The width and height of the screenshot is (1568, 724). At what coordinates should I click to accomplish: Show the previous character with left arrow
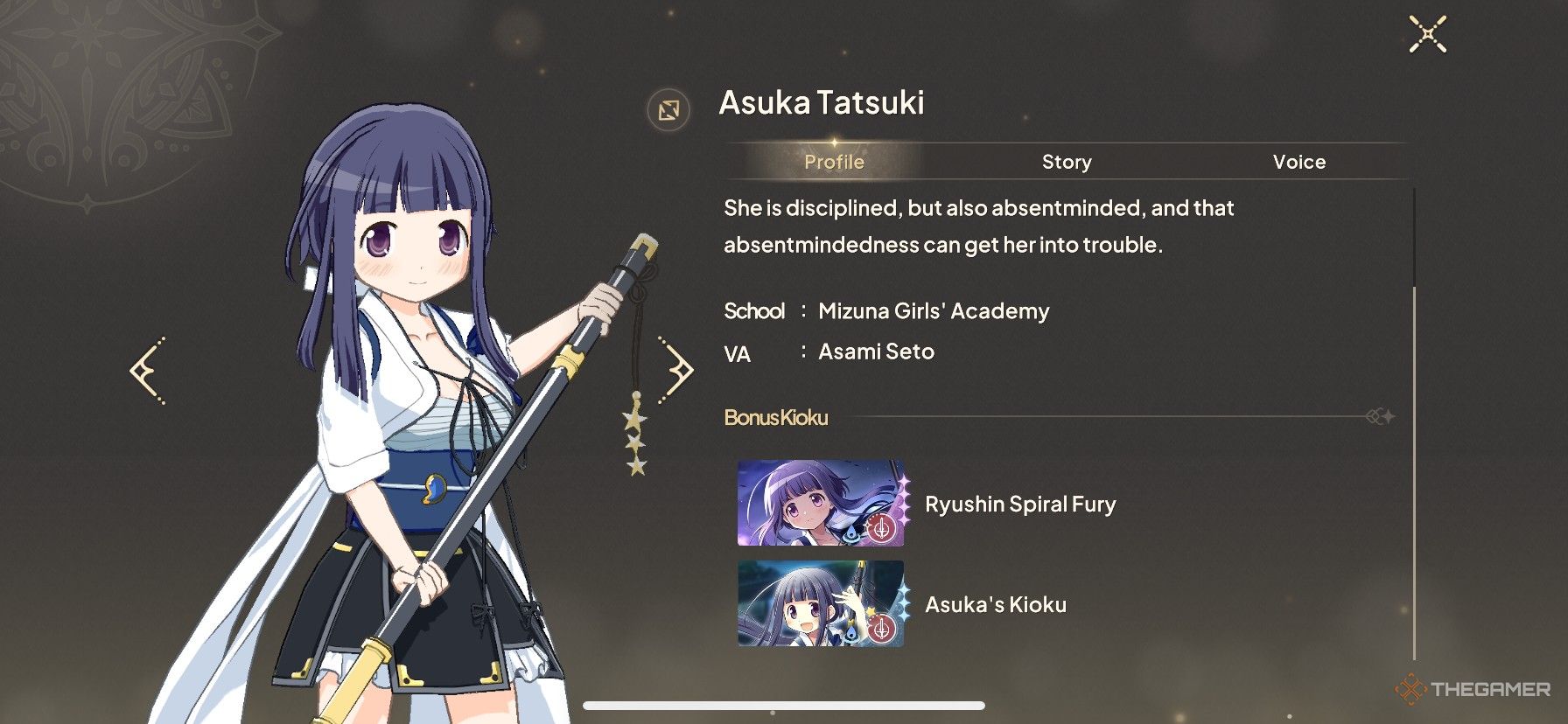click(147, 371)
